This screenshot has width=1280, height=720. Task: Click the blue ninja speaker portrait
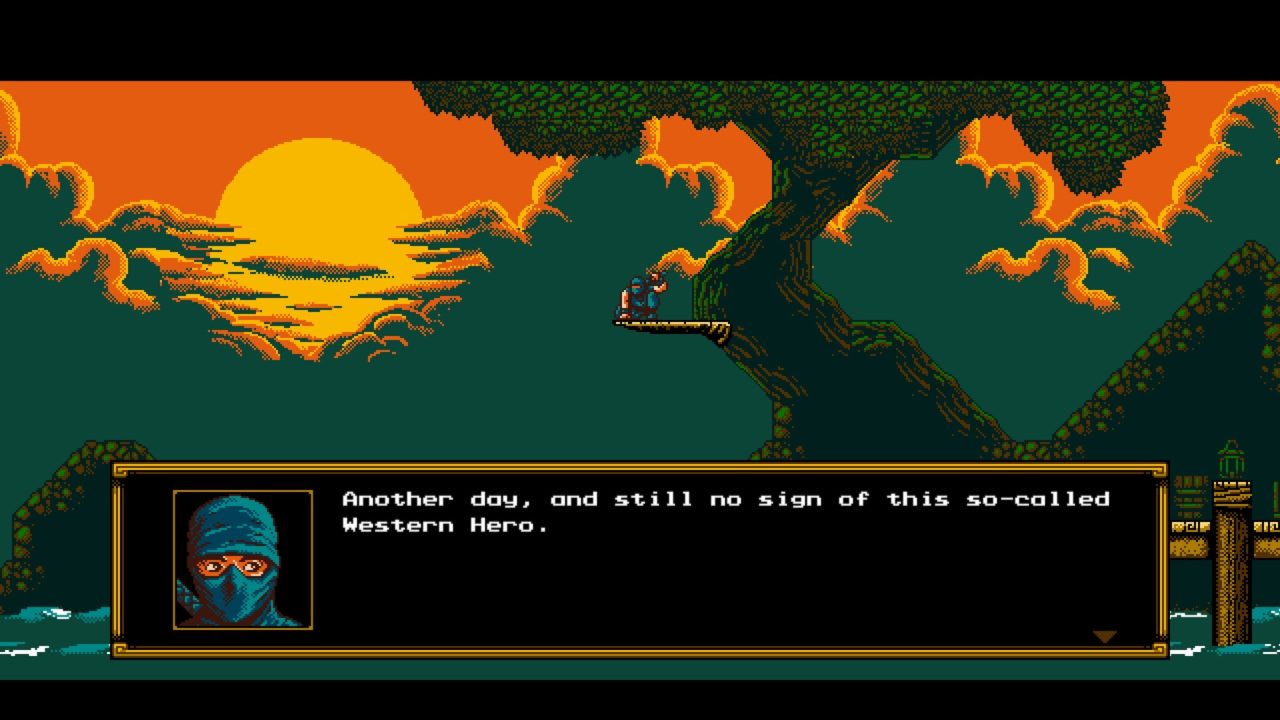[x=243, y=560]
